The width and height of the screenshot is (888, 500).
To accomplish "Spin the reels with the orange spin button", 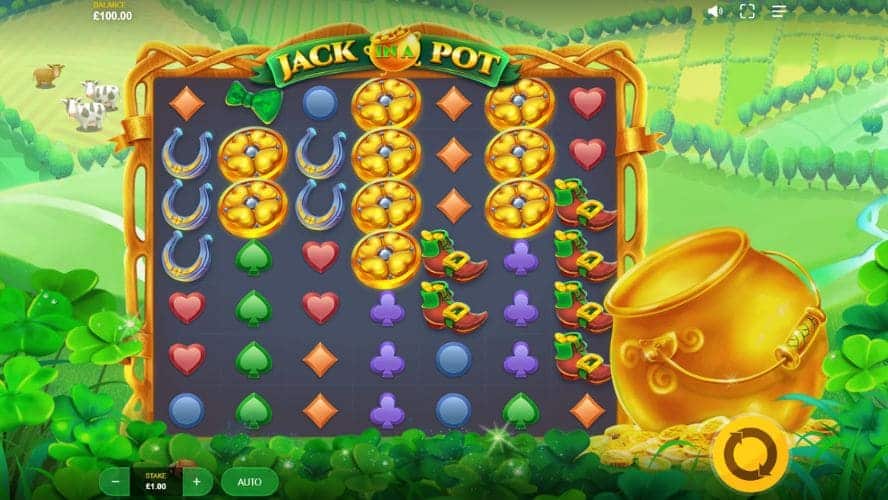I will coord(750,454).
